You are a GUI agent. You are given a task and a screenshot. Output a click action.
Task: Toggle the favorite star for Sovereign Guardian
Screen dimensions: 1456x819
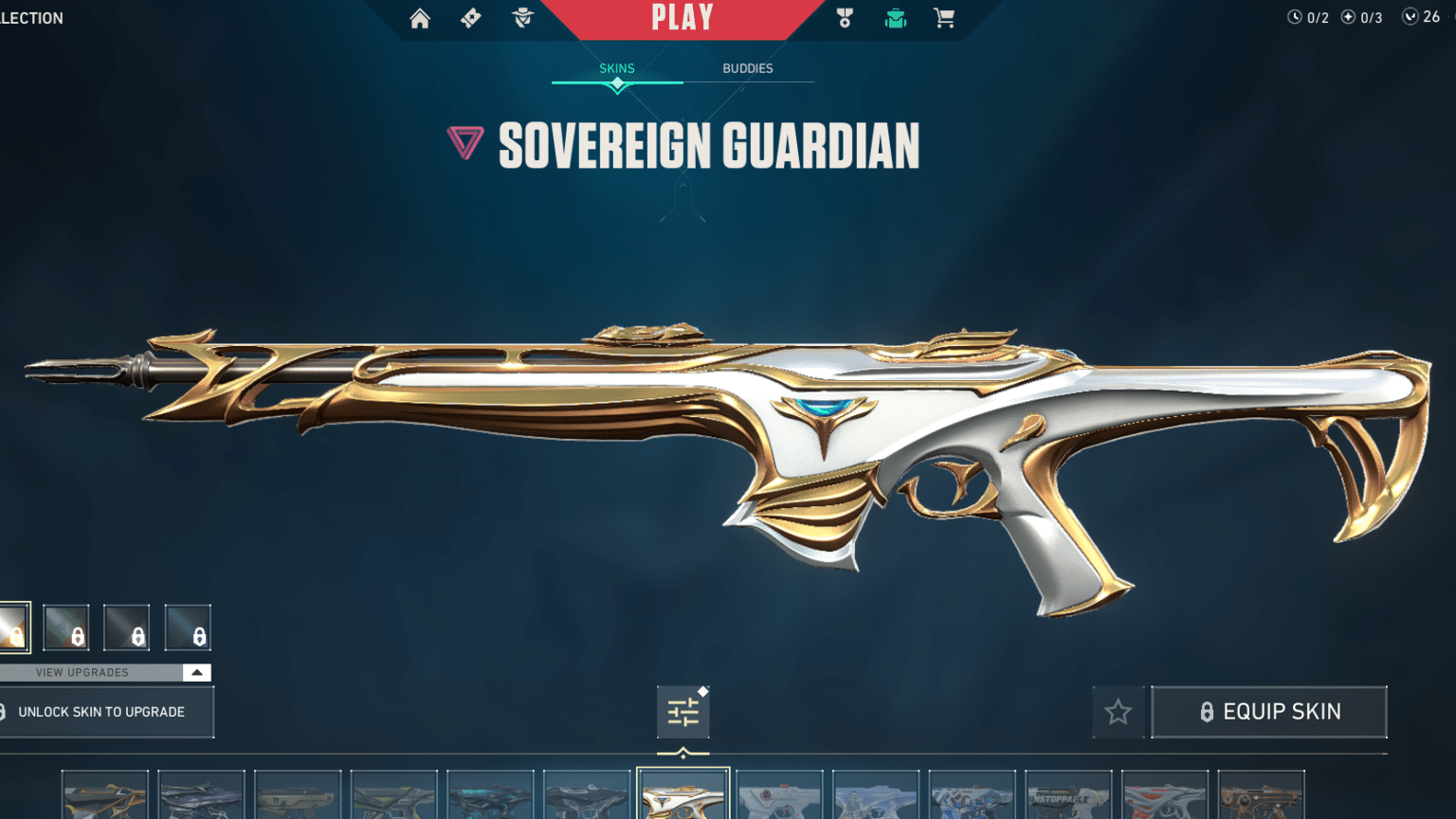(x=1118, y=712)
